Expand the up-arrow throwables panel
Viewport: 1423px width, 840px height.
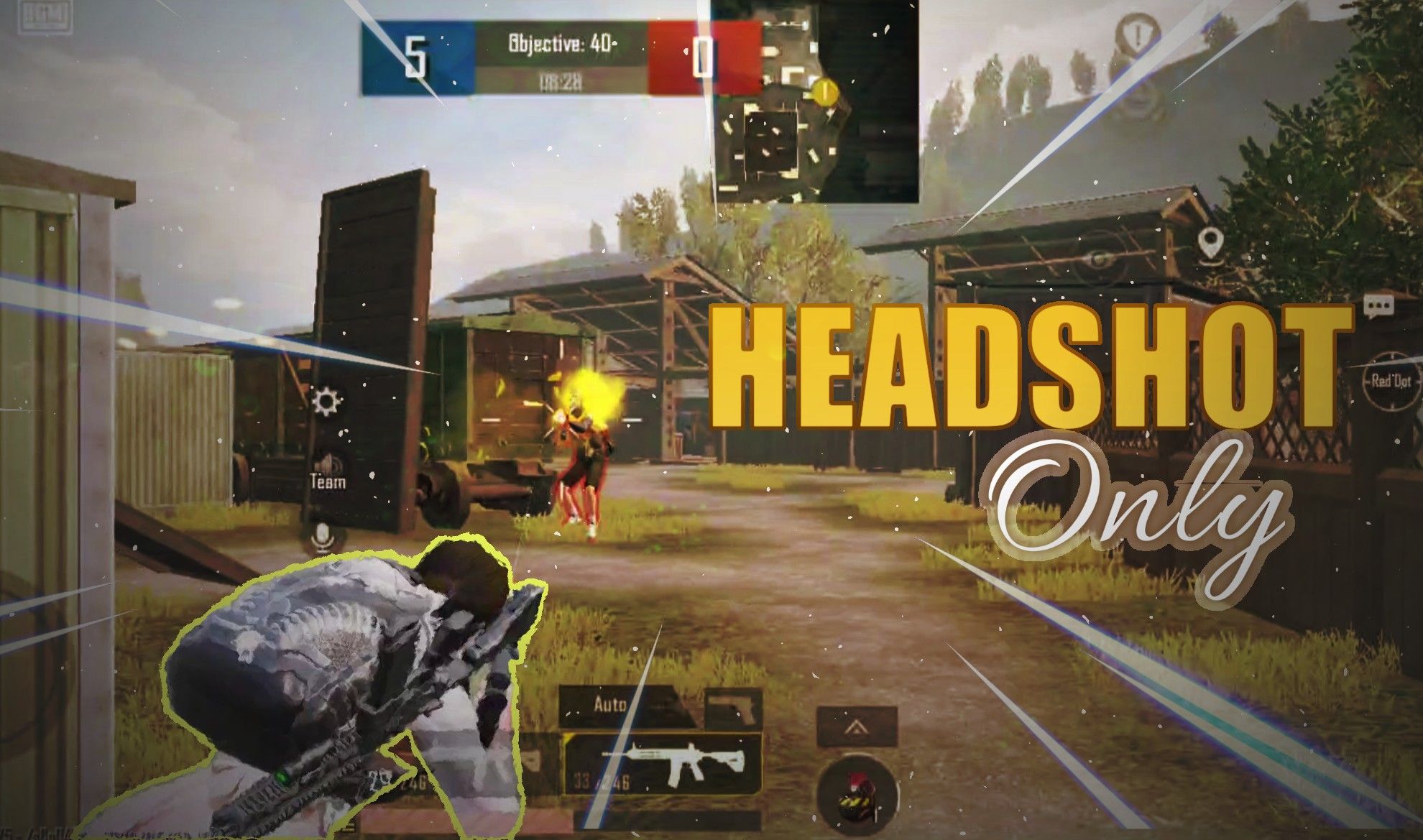click(x=855, y=727)
